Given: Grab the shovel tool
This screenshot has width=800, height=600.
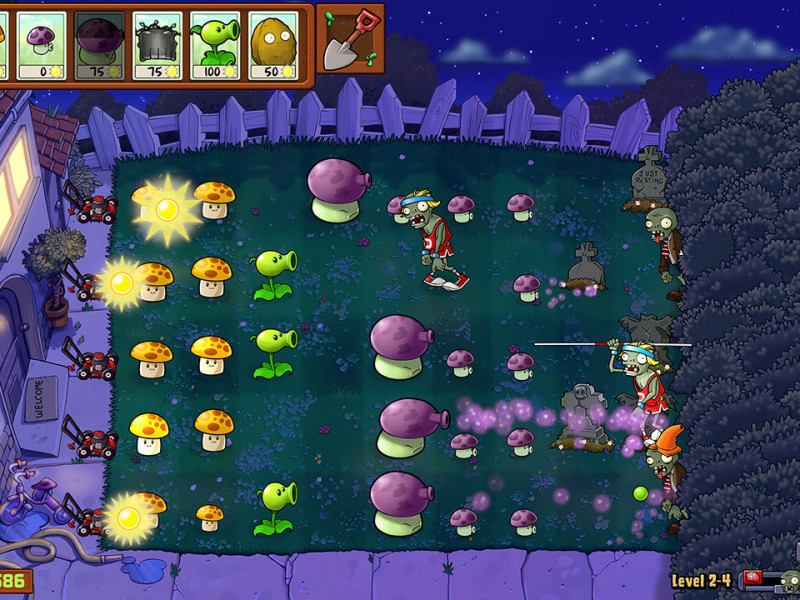Looking at the screenshot, I should [x=351, y=39].
